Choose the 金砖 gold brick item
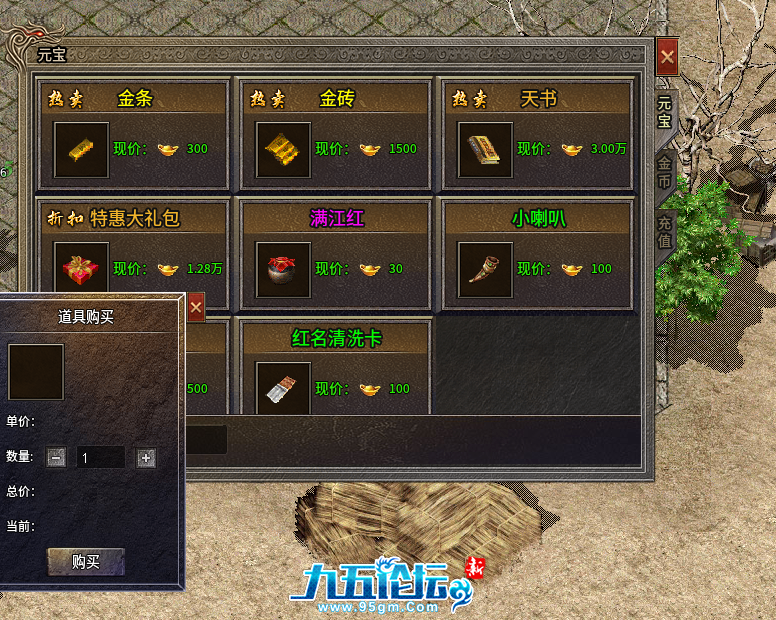 [x=284, y=150]
